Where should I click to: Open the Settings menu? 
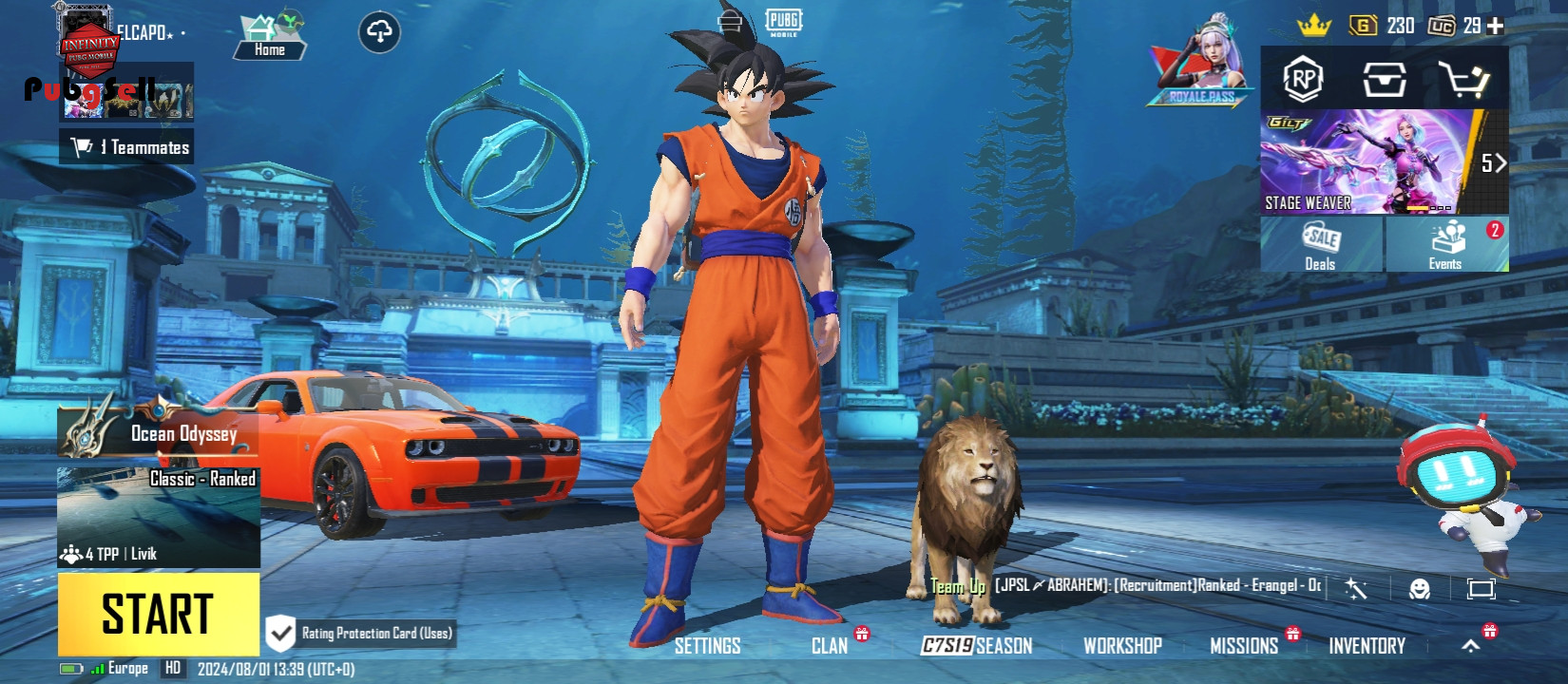(x=707, y=646)
